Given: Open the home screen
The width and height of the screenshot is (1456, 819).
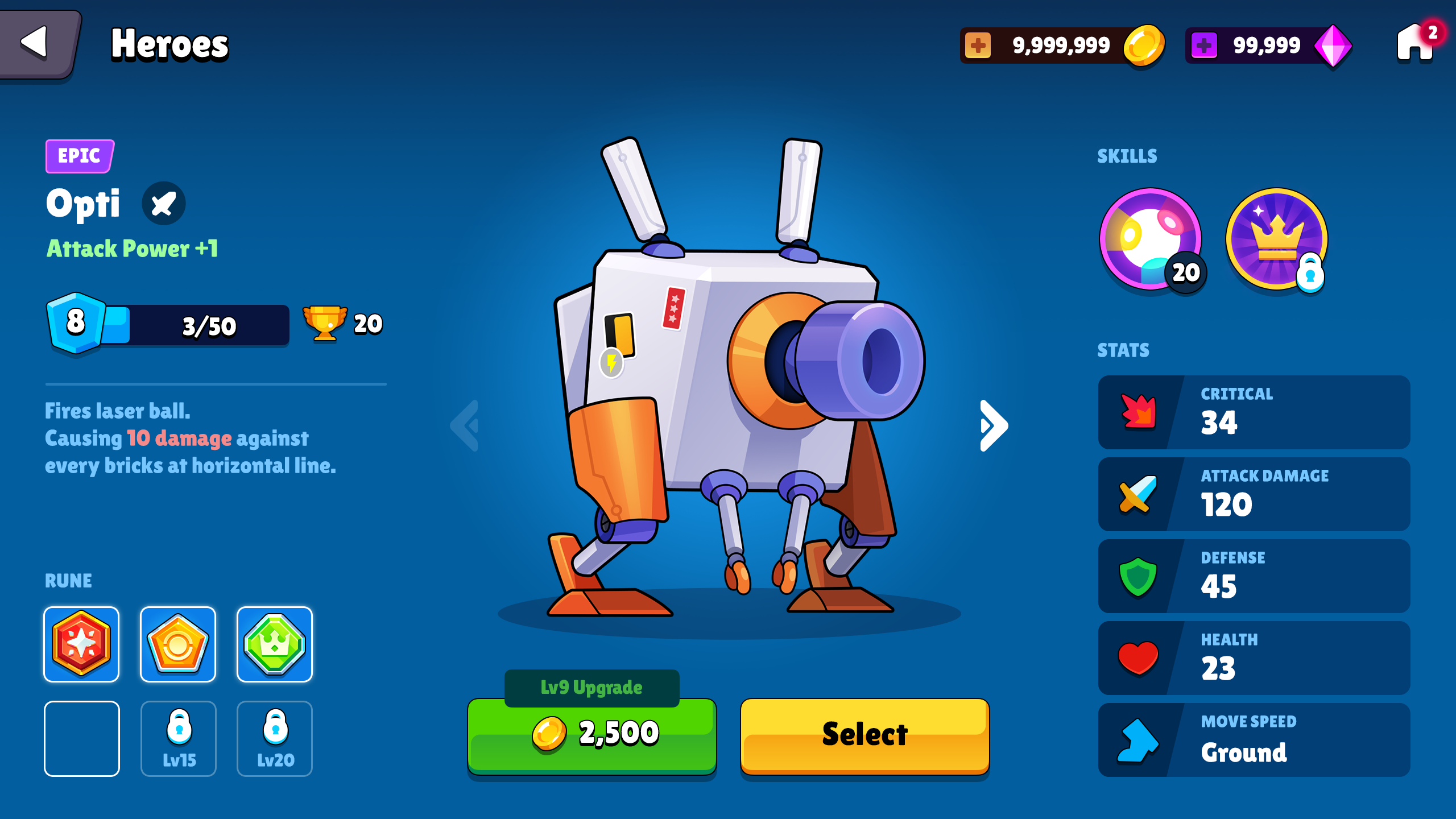Looking at the screenshot, I should pos(1414,44).
